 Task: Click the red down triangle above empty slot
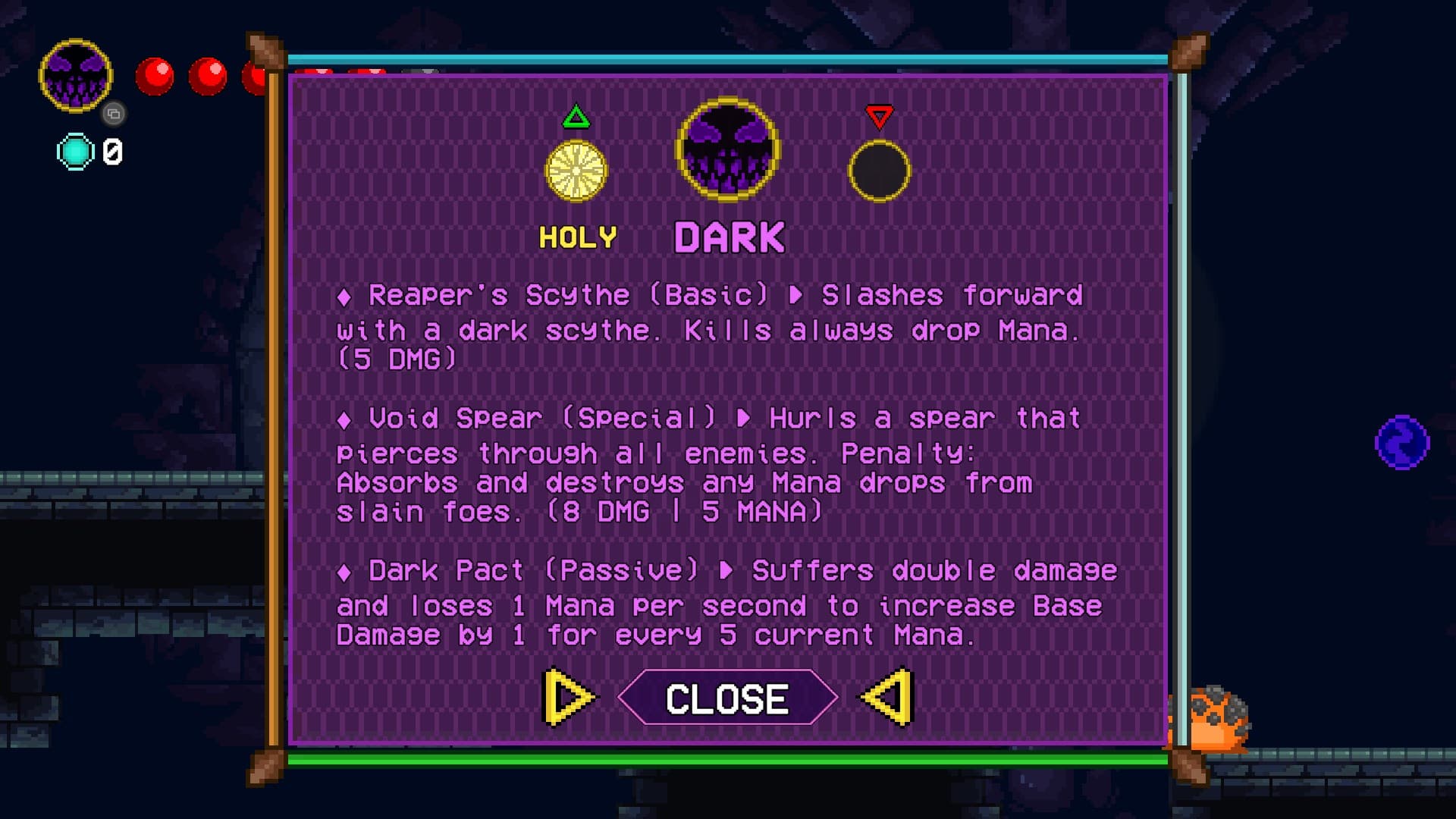880,118
